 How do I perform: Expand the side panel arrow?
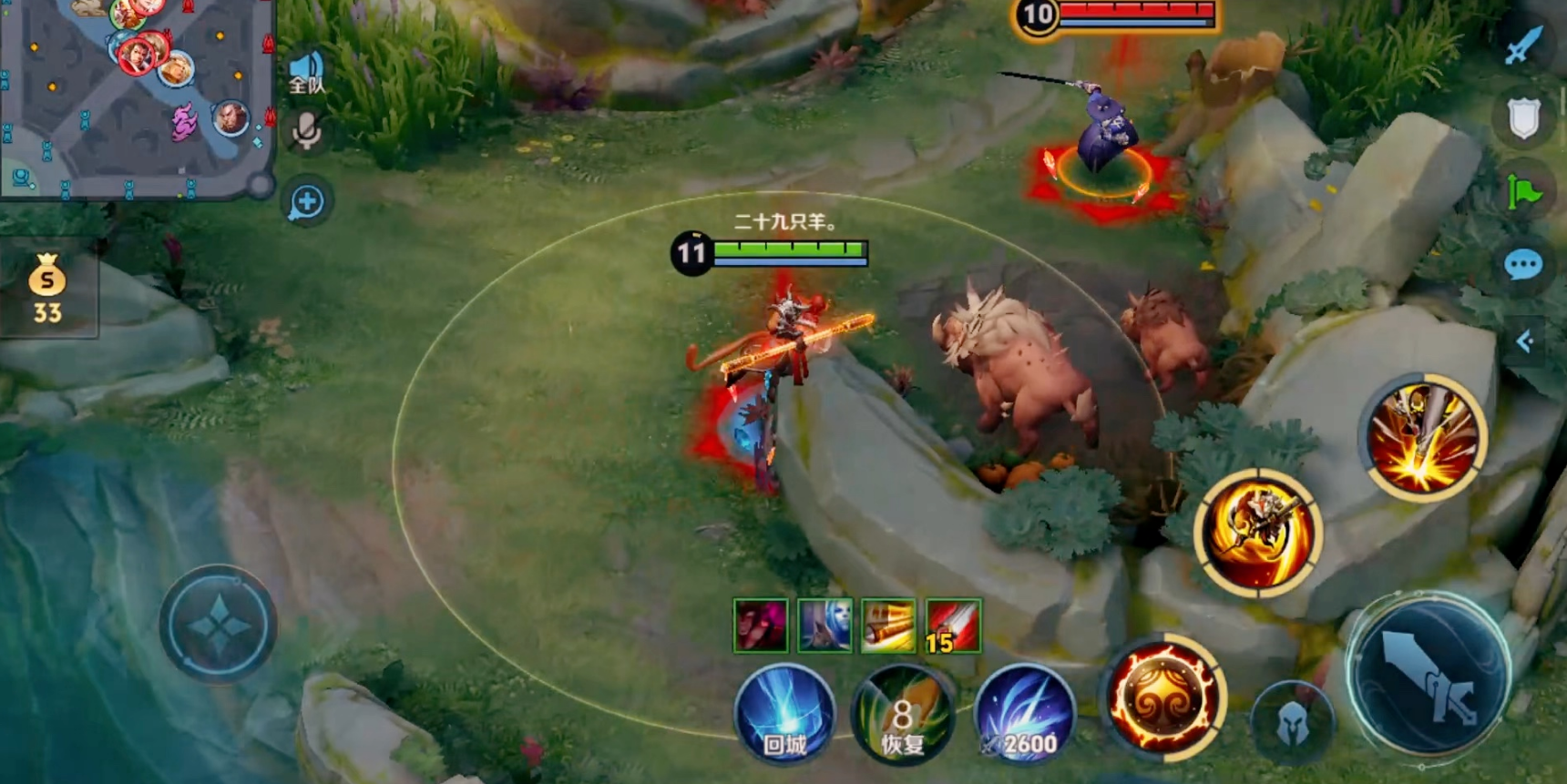tap(1525, 341)
